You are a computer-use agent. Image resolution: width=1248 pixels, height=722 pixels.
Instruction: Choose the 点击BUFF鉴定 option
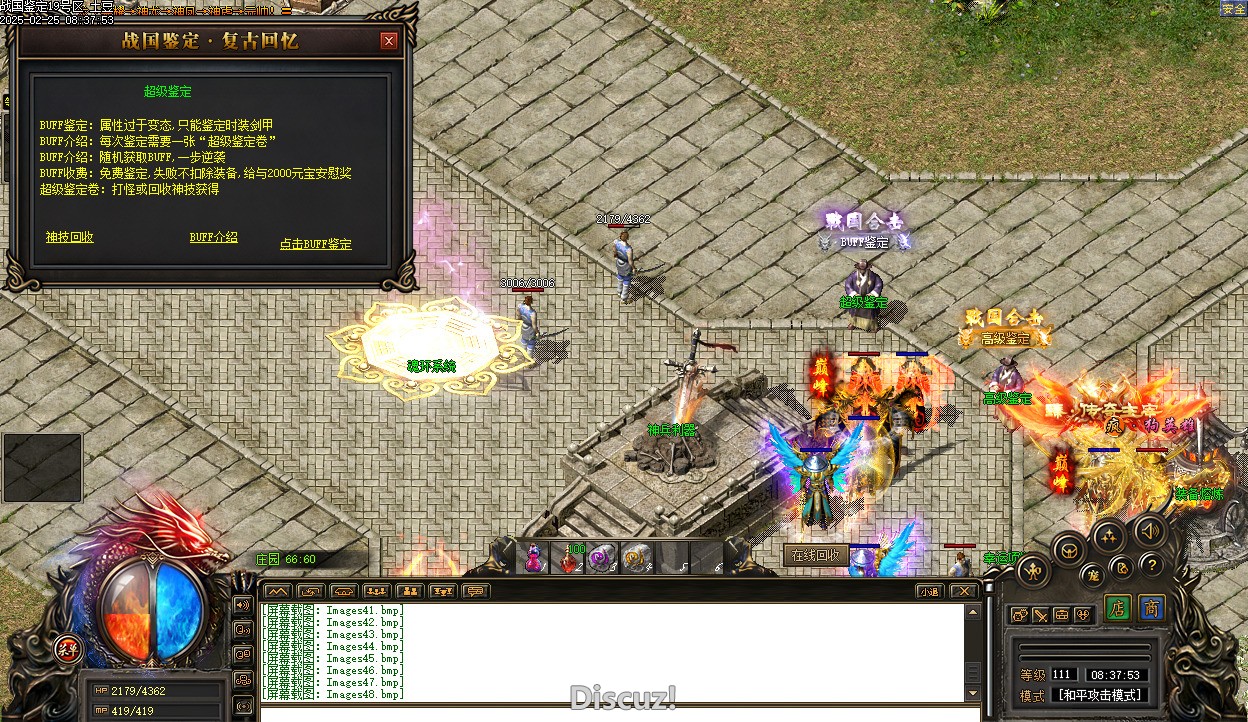click(x=316, y=244)
